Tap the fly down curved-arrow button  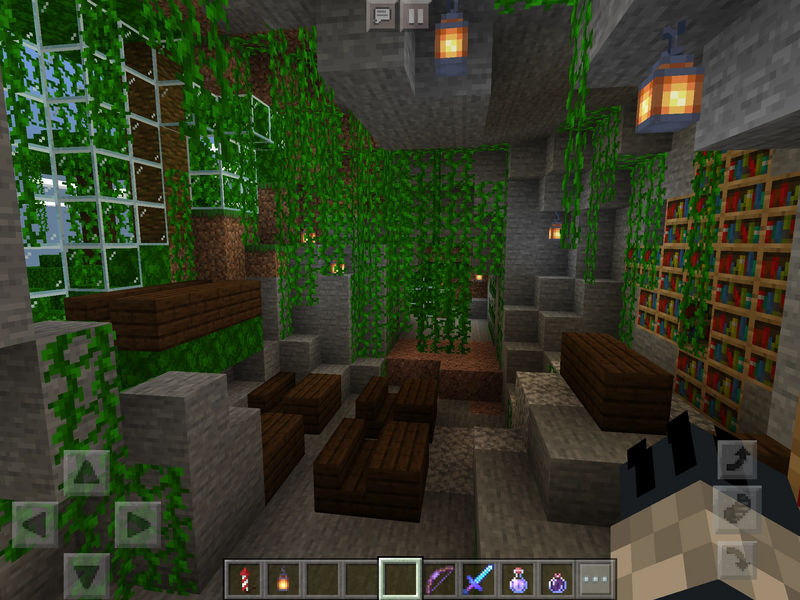(736, 559)
